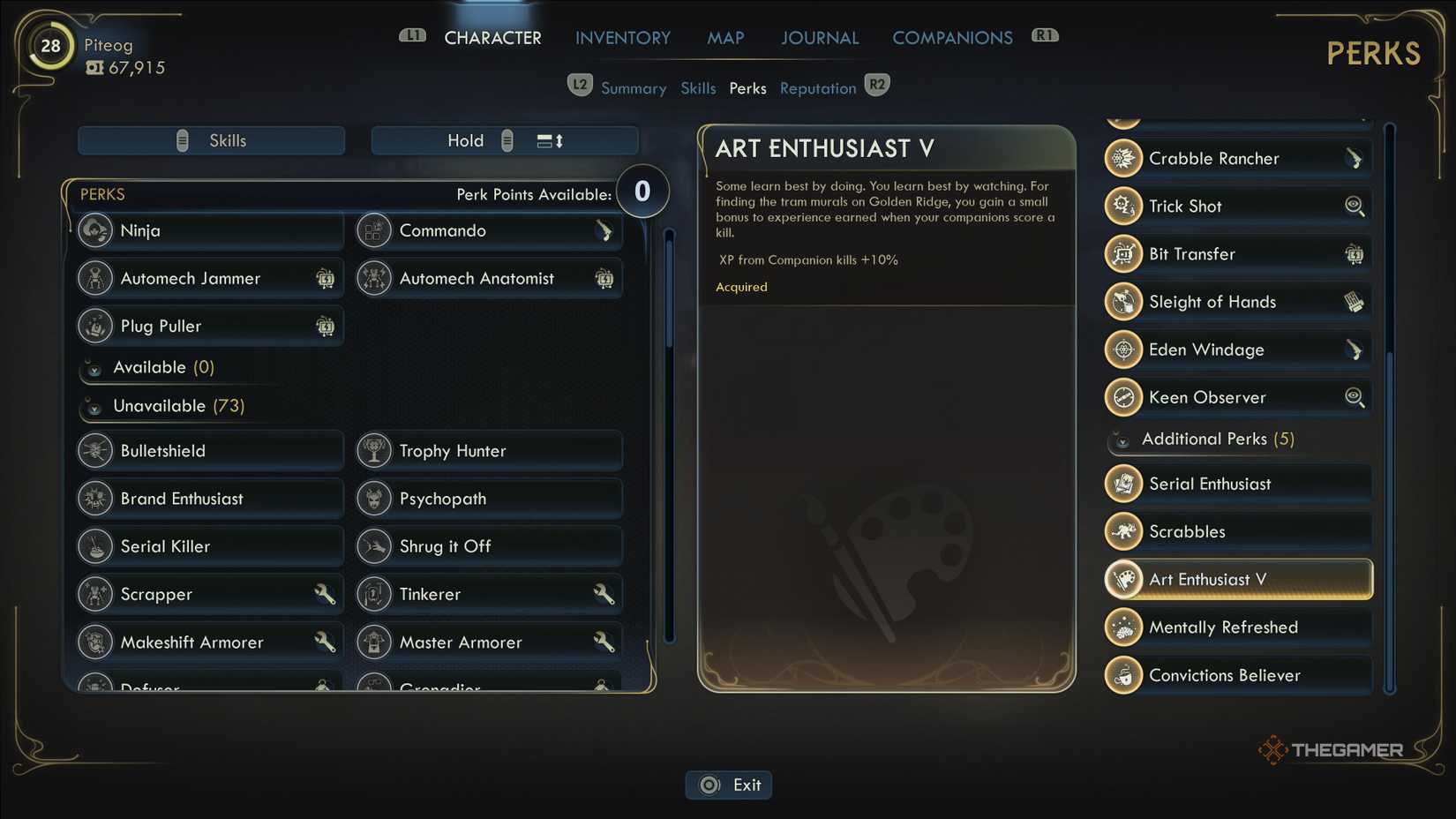Click the Crabble Rancher perk icon
This screenshot has height=819, width=1456.
pos(1122,158)
